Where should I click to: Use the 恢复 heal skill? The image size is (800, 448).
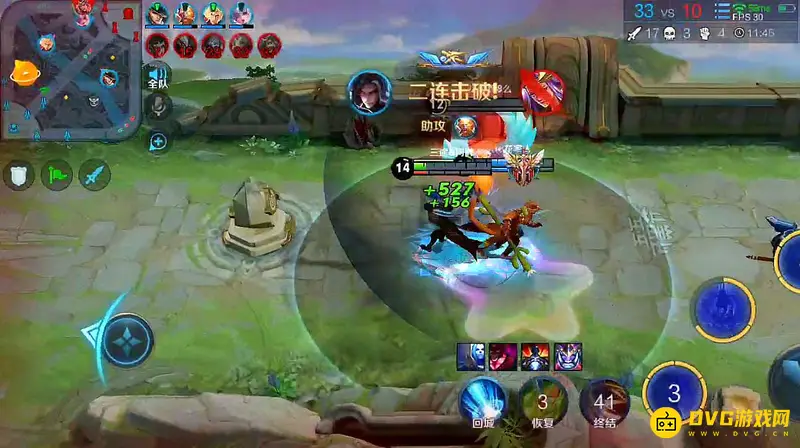(x=542, y=402)
